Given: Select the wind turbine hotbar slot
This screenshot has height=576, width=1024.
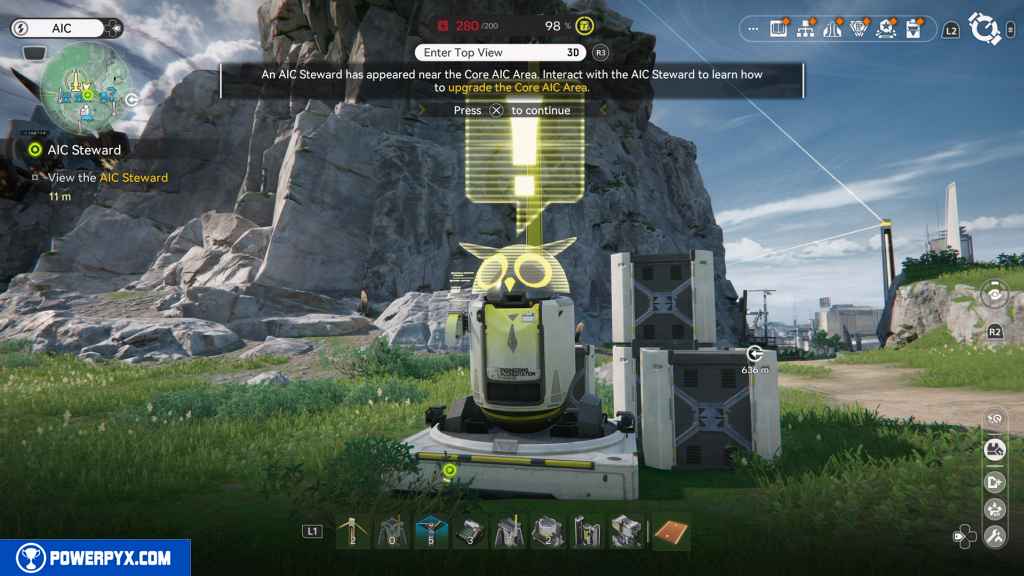Looking at the screenshot, I should pos(352,532).
